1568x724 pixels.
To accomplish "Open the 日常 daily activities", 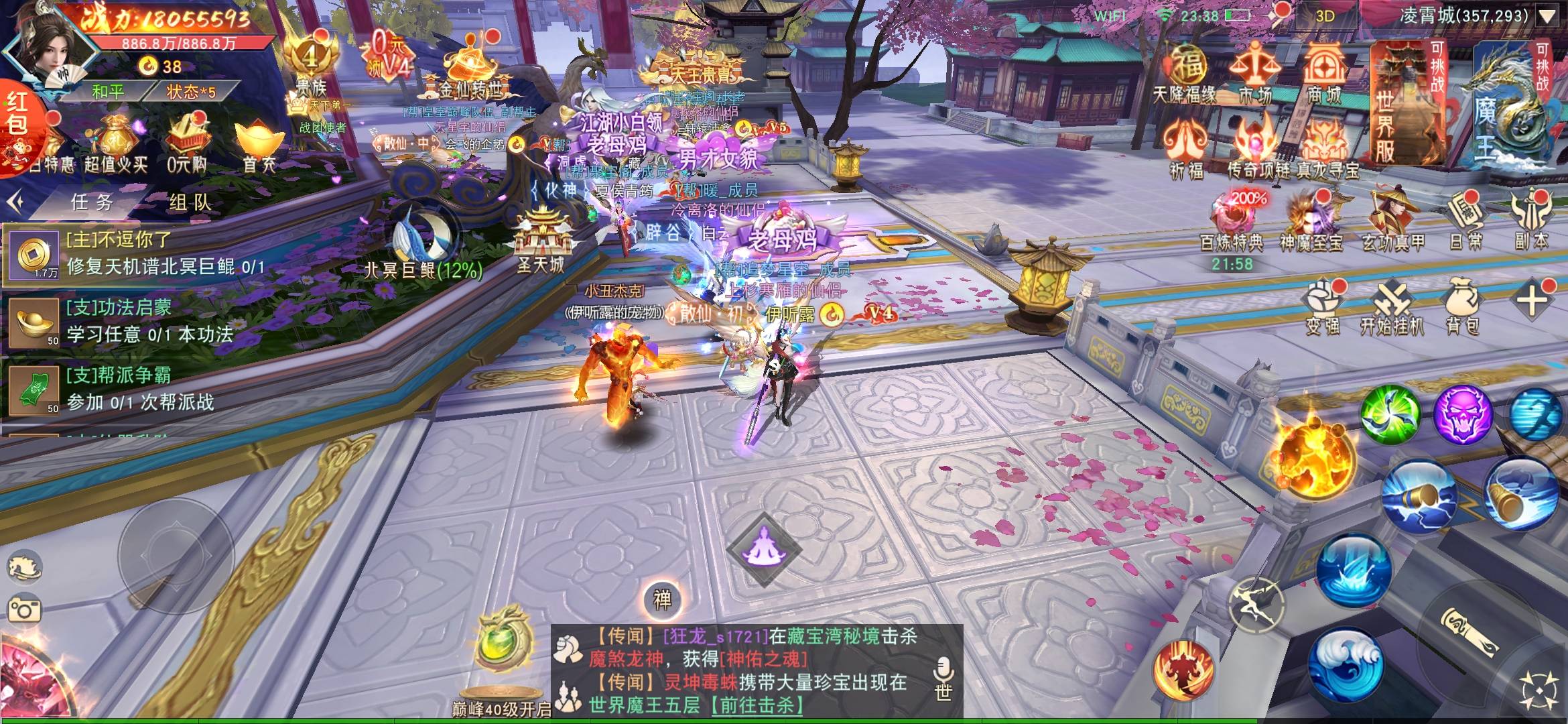I will coord(1465,221).
